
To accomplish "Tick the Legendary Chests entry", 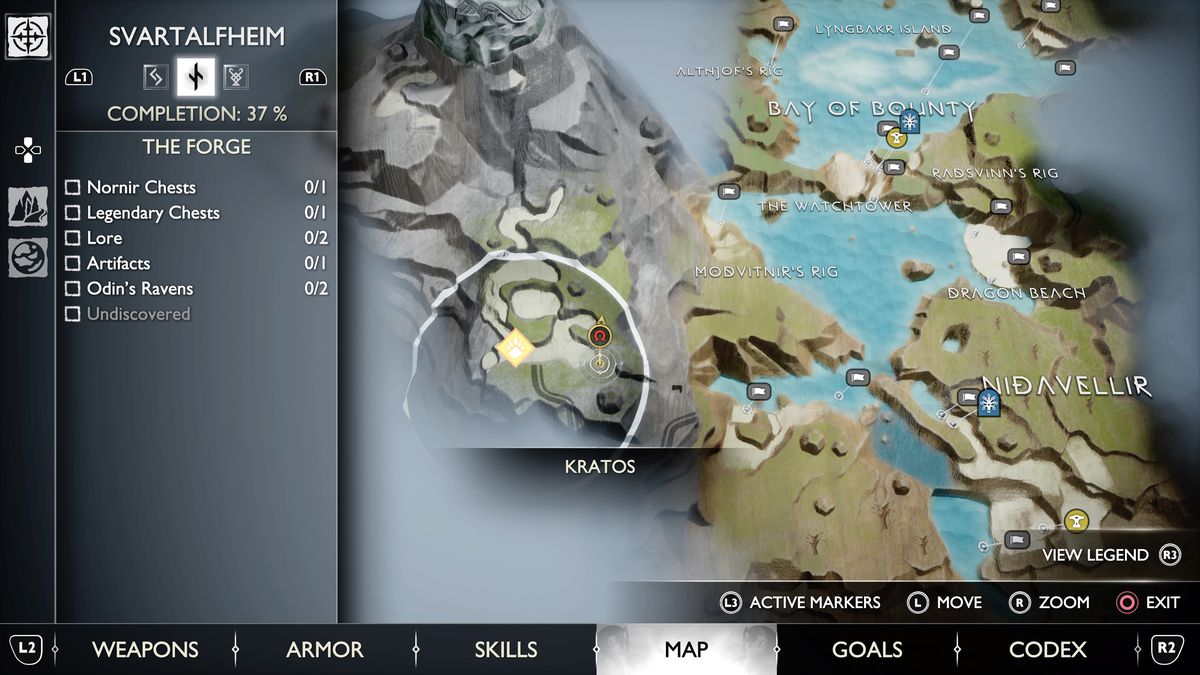I will (72, 213).
